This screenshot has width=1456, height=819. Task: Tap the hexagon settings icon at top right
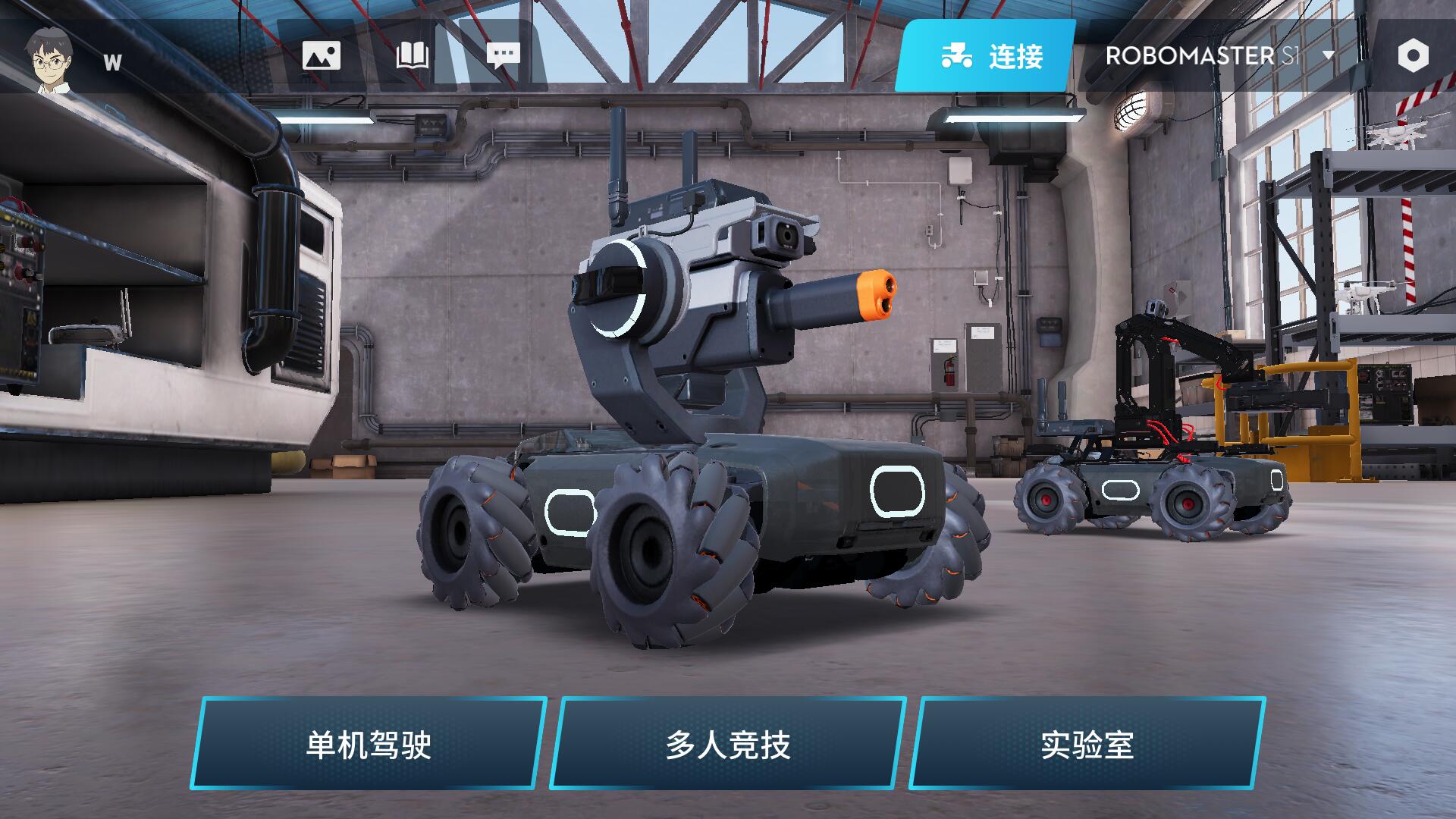click(x=1412, y=54)
